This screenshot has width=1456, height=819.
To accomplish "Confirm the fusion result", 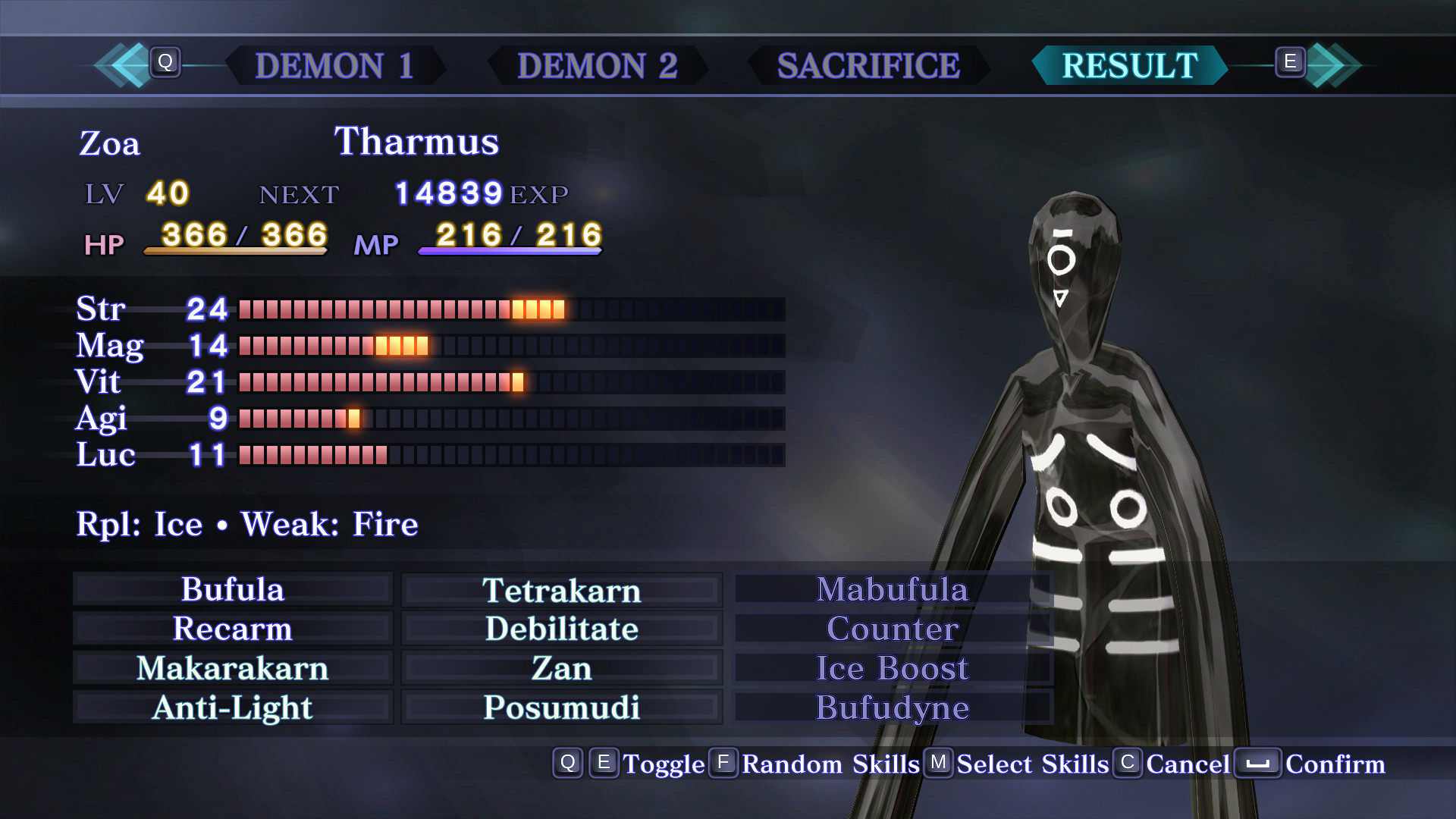I will (x=1312, y=764).
